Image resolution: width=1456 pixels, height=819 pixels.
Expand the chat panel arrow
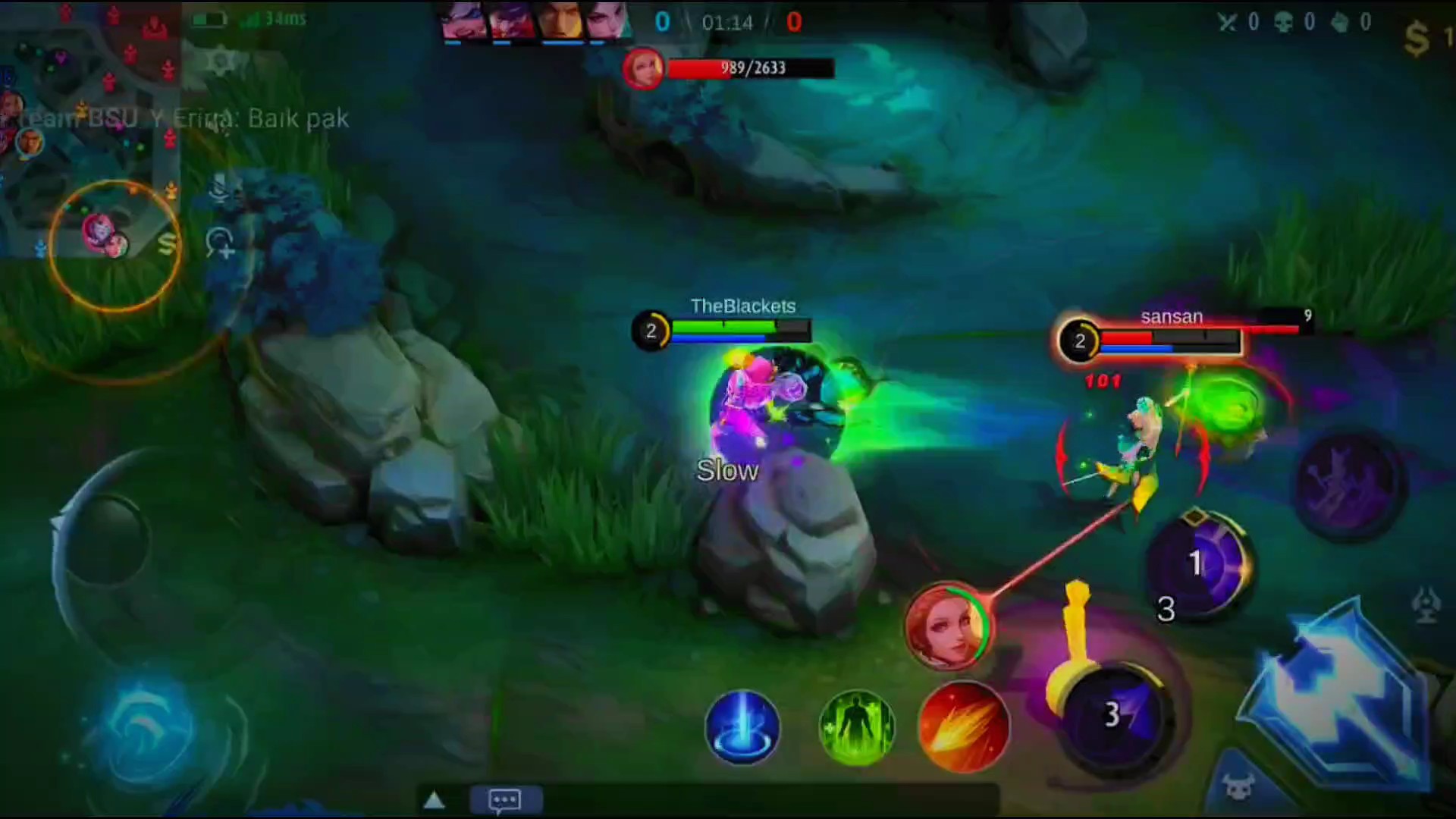pyautogui.click(x=434, y=800)
